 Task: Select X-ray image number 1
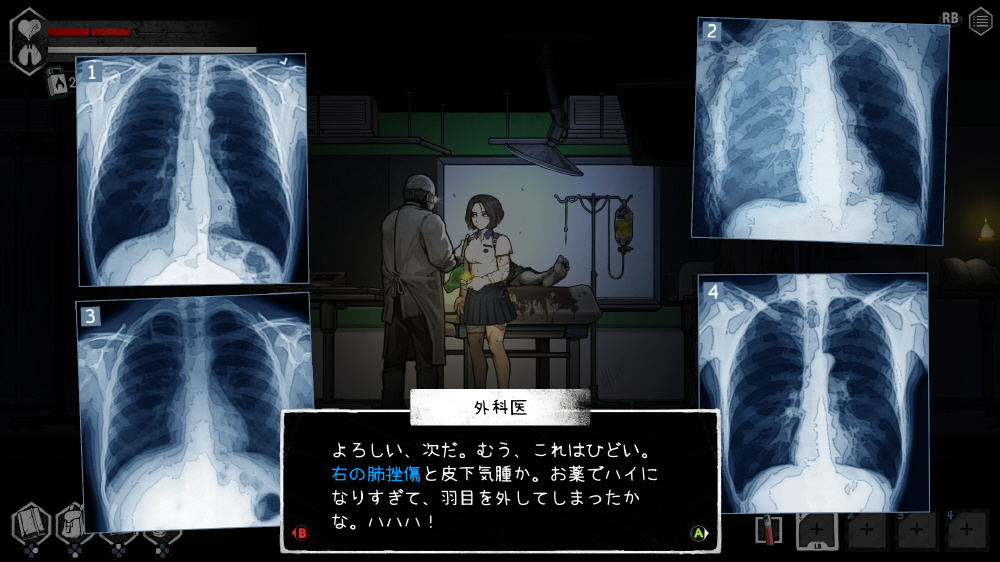click(191, 169)
